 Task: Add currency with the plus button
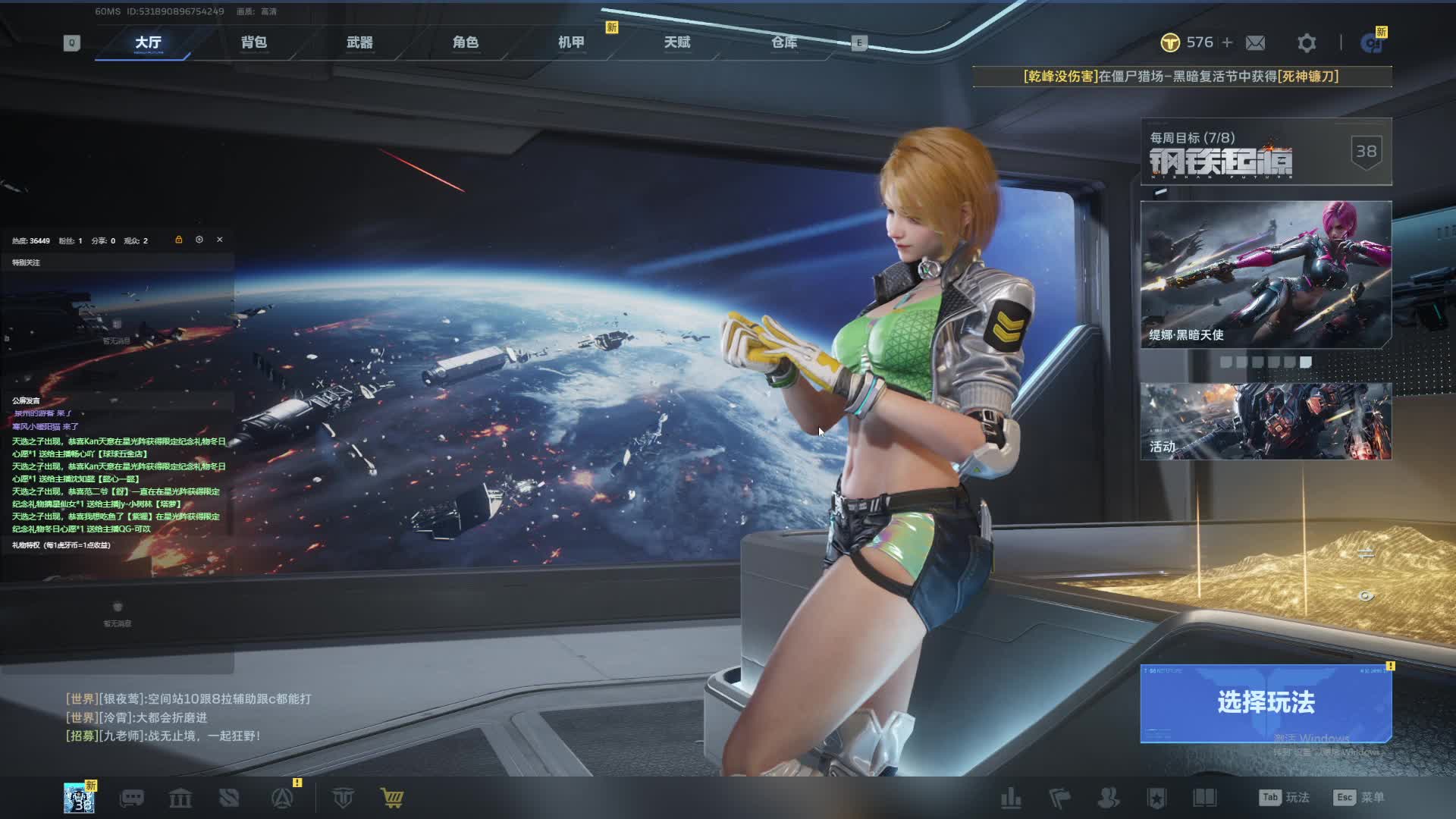tap(1227, 42)
